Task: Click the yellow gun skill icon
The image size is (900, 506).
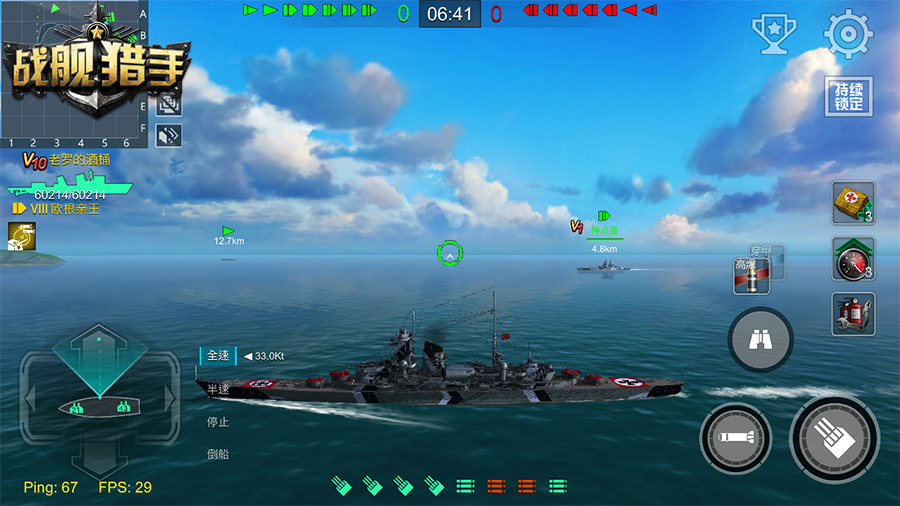Action: tap(18, 235)
